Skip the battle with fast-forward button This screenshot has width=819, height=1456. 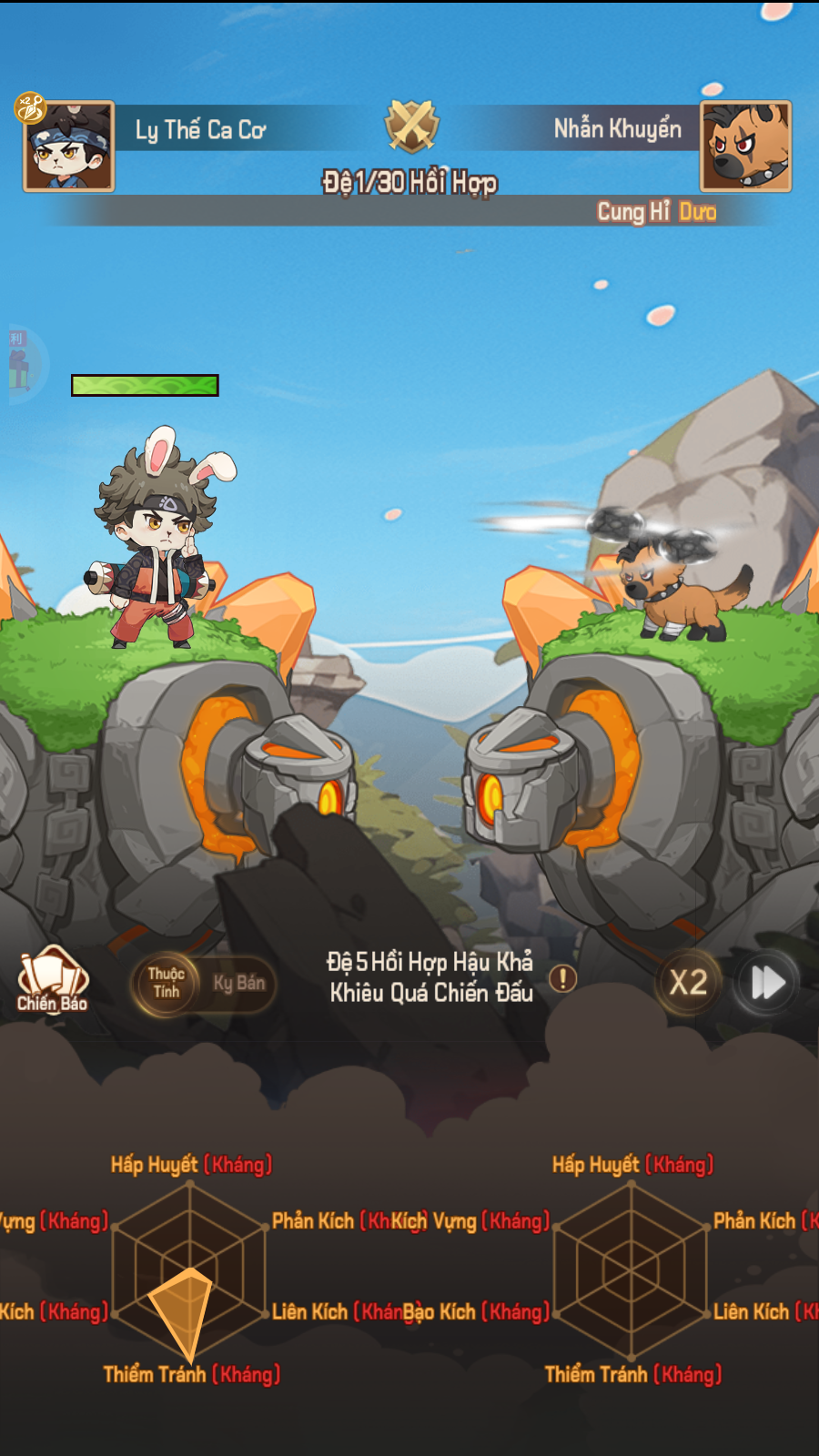pos(767,983)
